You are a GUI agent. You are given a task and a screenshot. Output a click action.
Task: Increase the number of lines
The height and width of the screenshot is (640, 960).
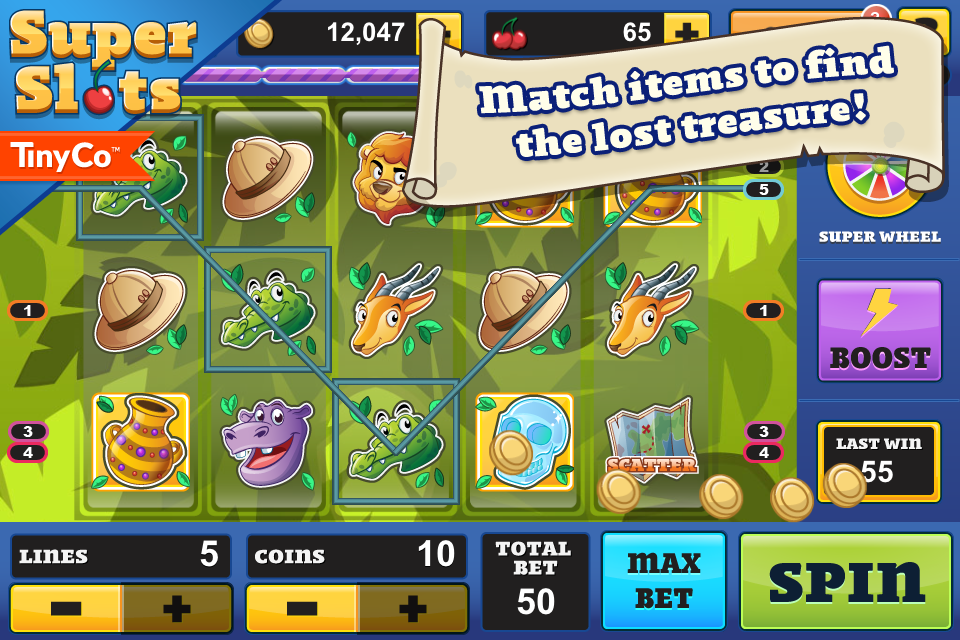pyautogui.click(x=176, y=608)
